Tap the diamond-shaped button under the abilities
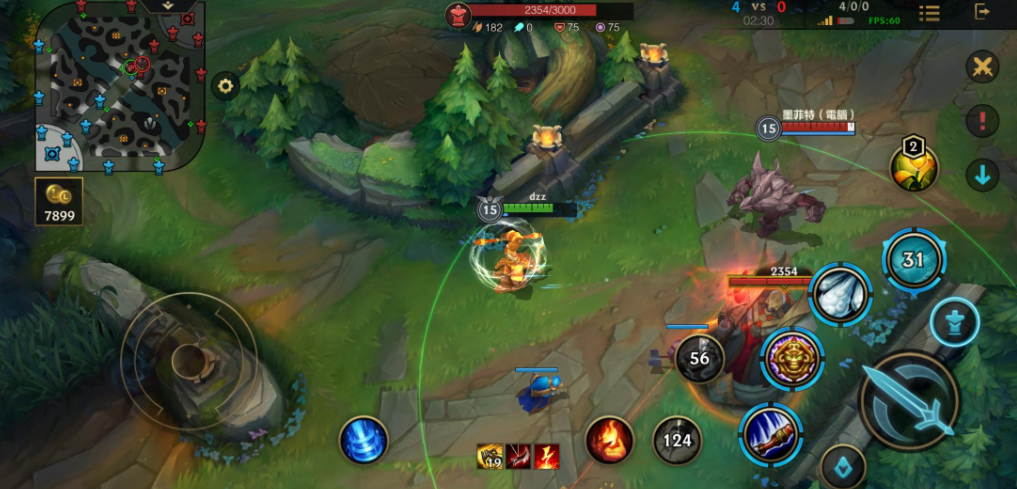Image resolution: width=1017 pixels, height=489 pixels. coord(843,467)
